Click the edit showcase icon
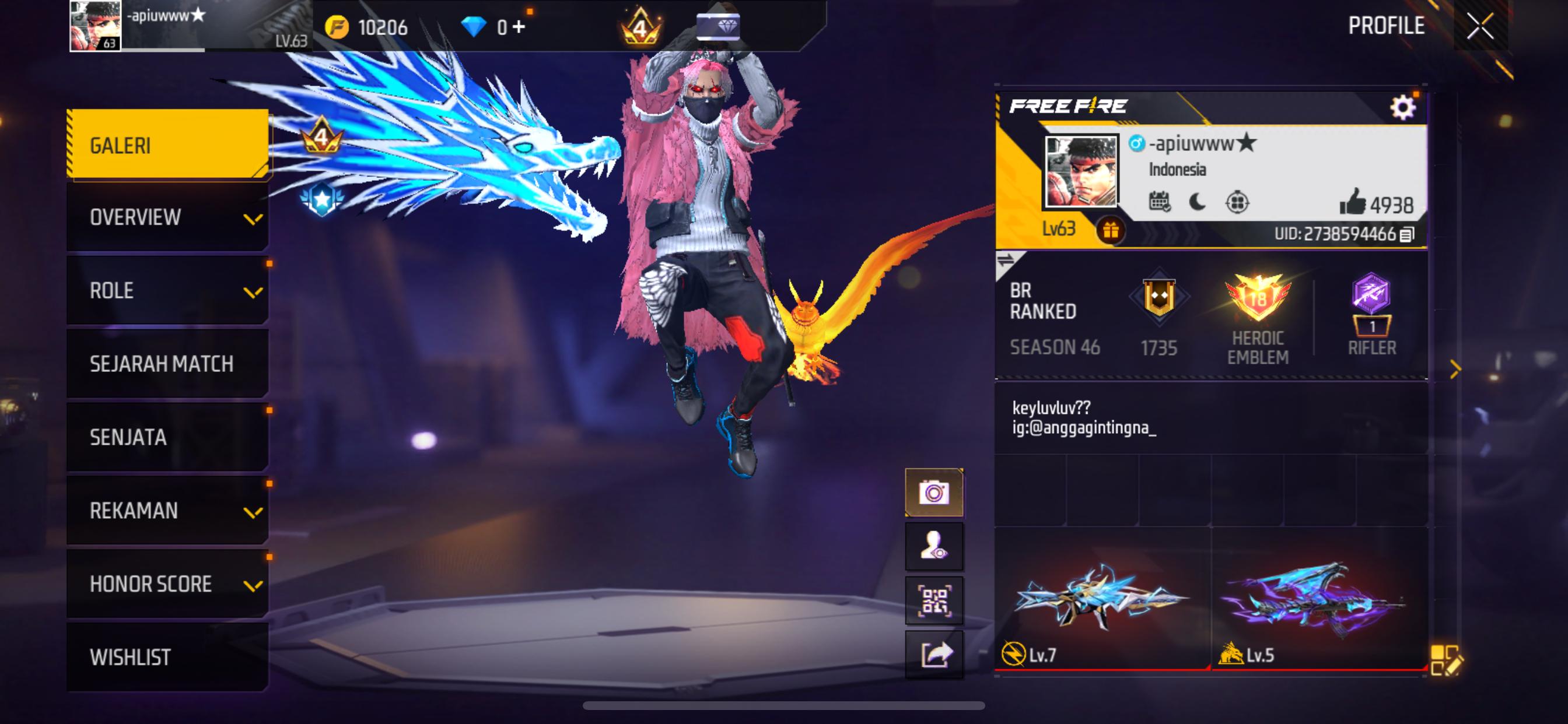1568x724 pixels. click(1445, 659)
